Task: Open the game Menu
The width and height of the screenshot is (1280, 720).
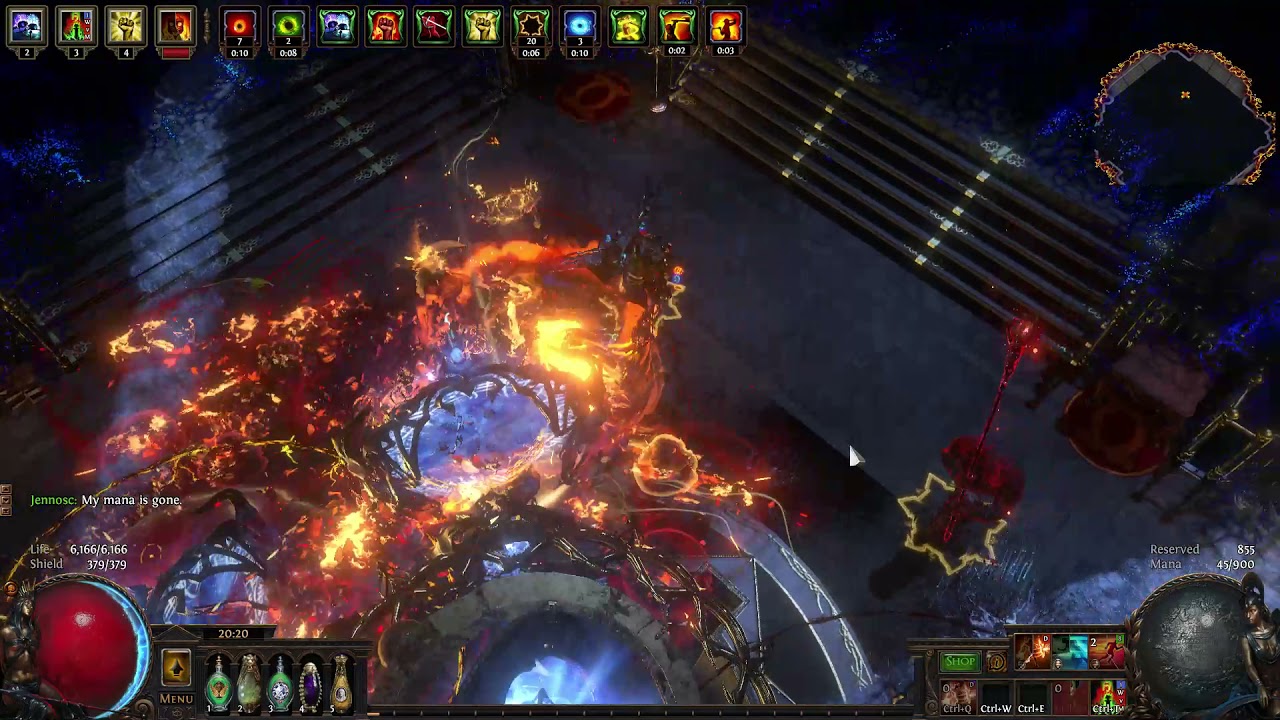Action: (176, 699)
